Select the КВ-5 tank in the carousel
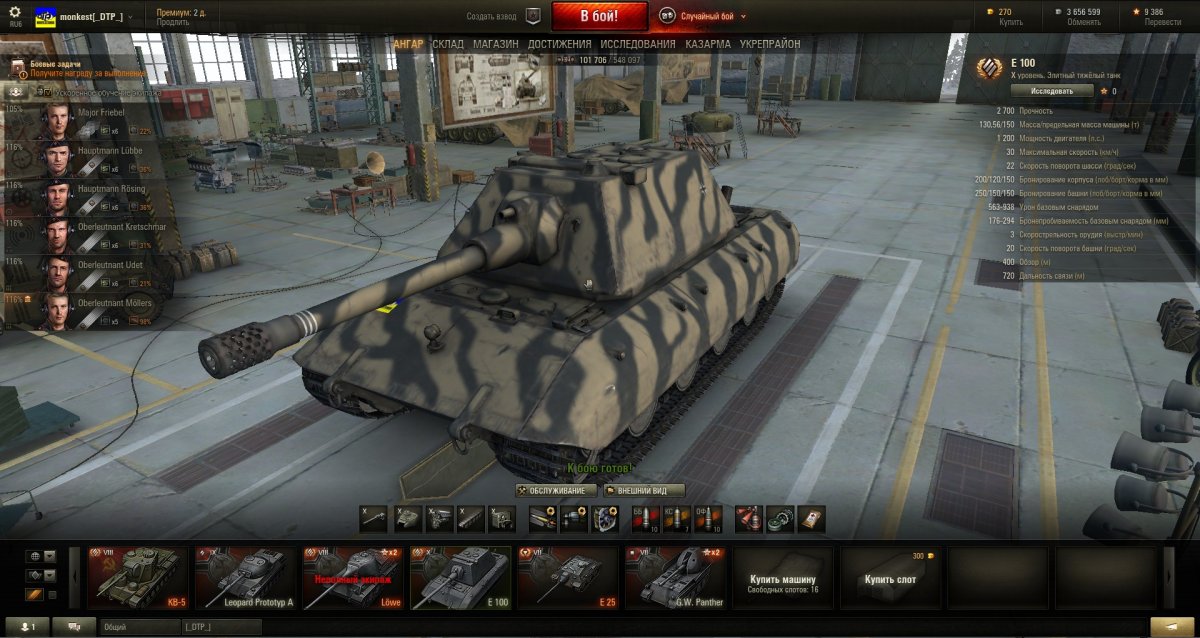Screen dimensions: 1200x638 [x=139, y=577]
